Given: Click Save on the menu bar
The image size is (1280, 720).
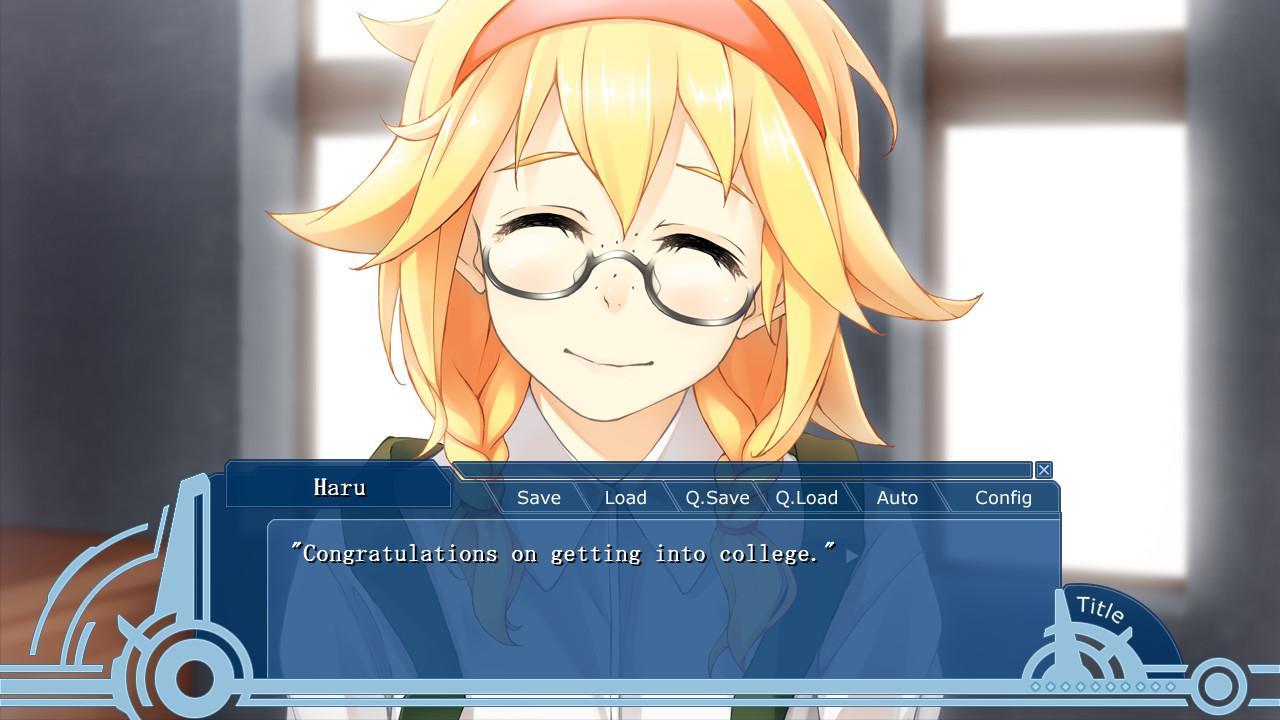Looking at the screenshot, I should click(x=538, y=497).
